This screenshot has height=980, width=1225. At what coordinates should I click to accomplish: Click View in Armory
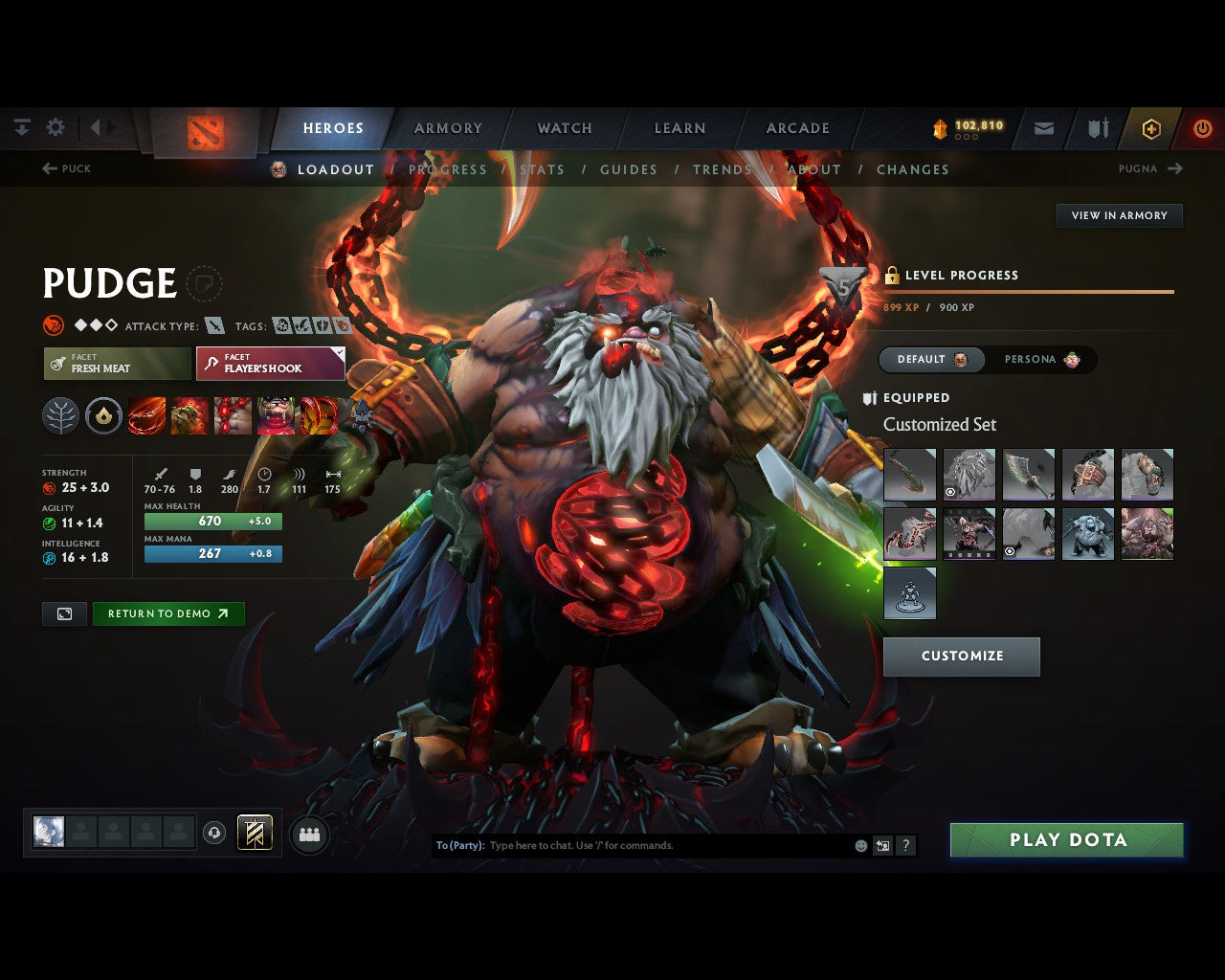1119,215
